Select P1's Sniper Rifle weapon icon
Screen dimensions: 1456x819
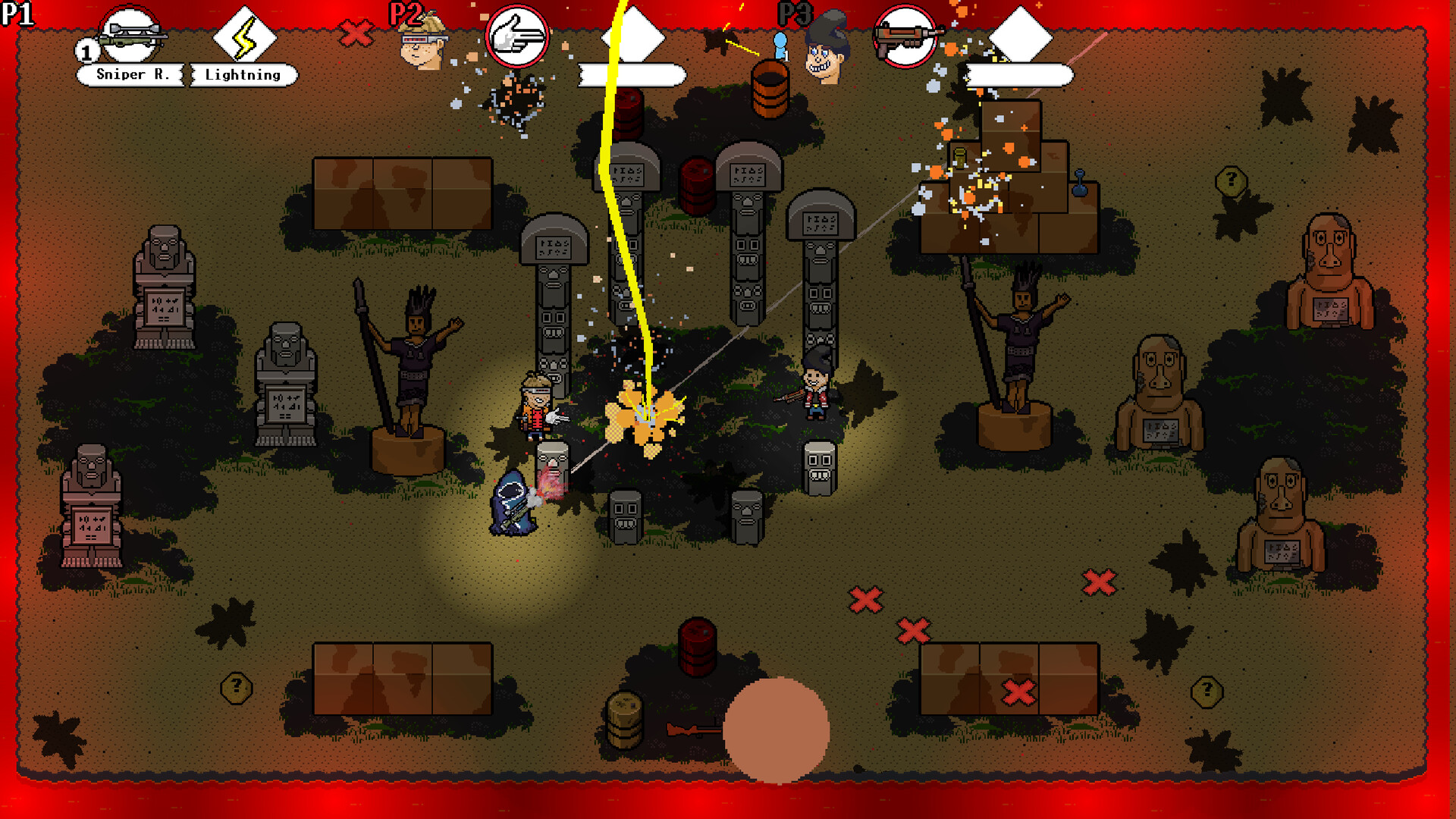point(129,34)
